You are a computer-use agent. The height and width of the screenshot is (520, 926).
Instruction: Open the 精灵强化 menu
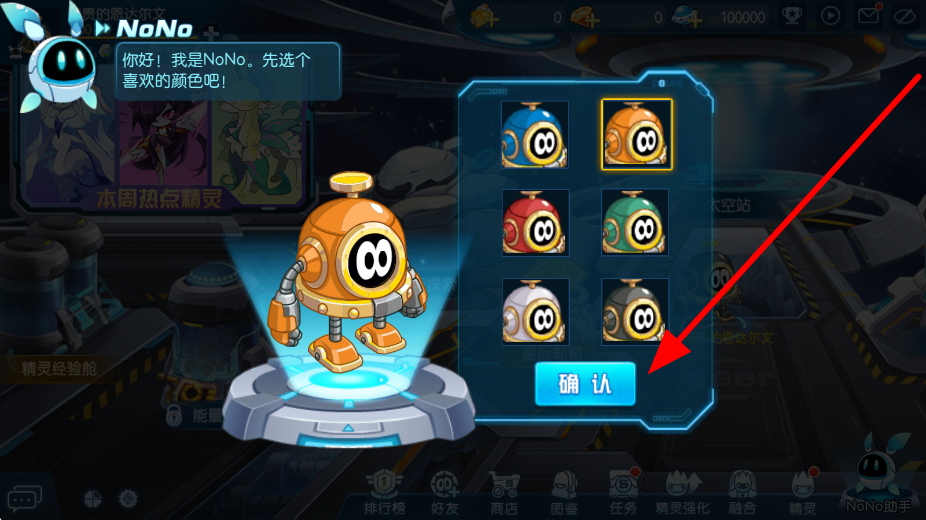[x=684, y=492]
